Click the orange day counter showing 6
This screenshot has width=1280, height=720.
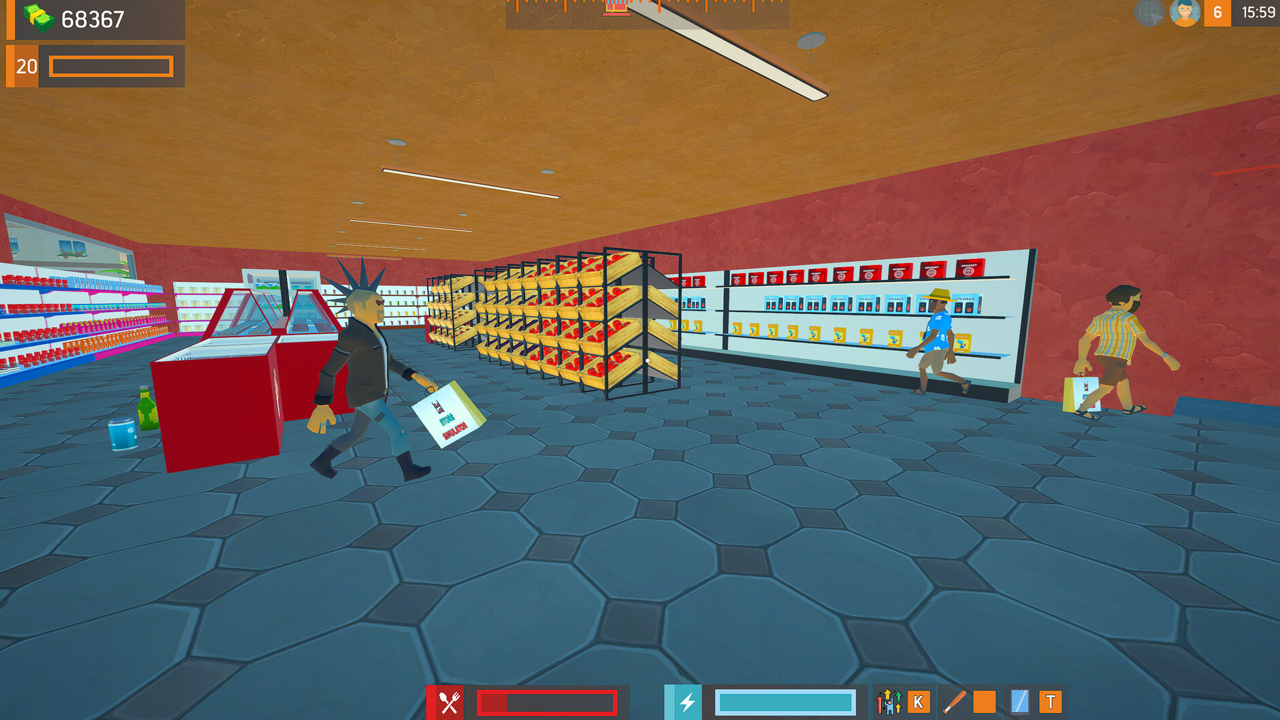[1216, 14]
